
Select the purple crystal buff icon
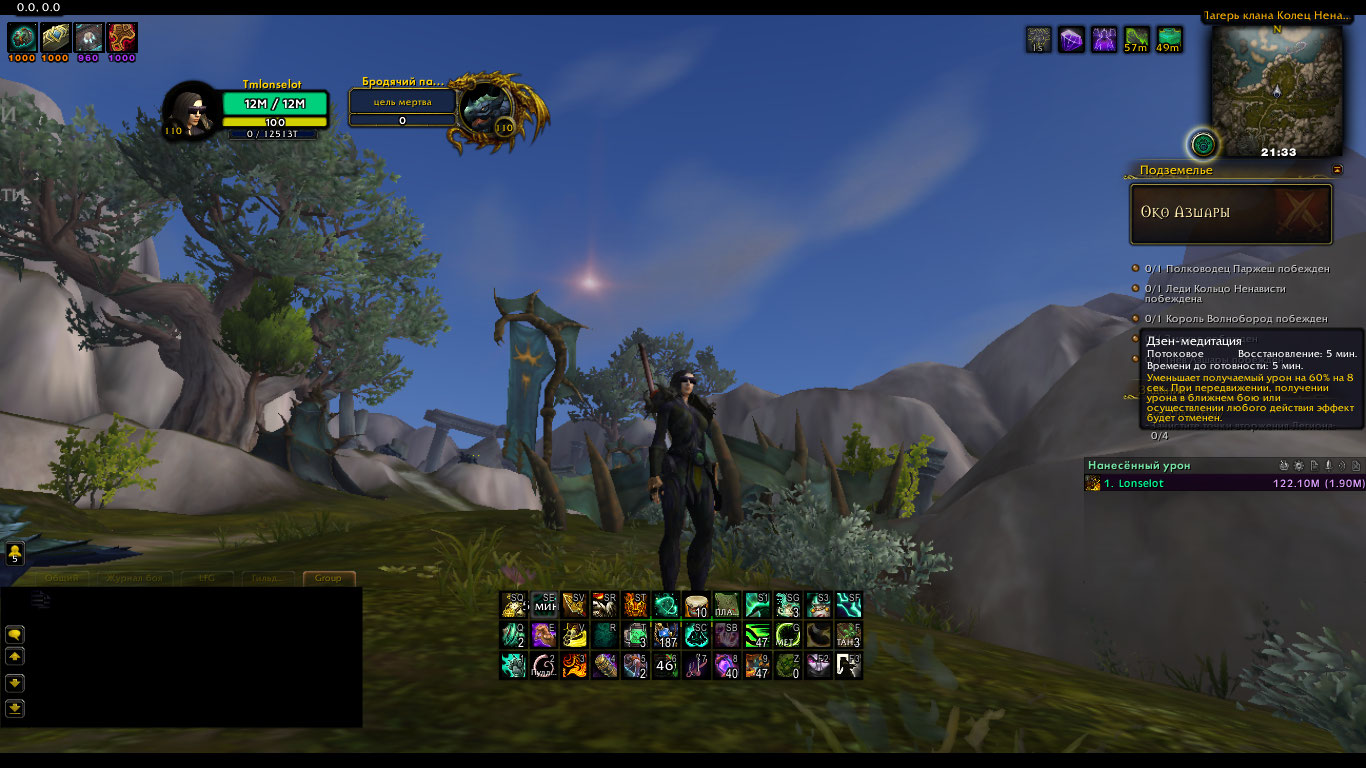1071,40
